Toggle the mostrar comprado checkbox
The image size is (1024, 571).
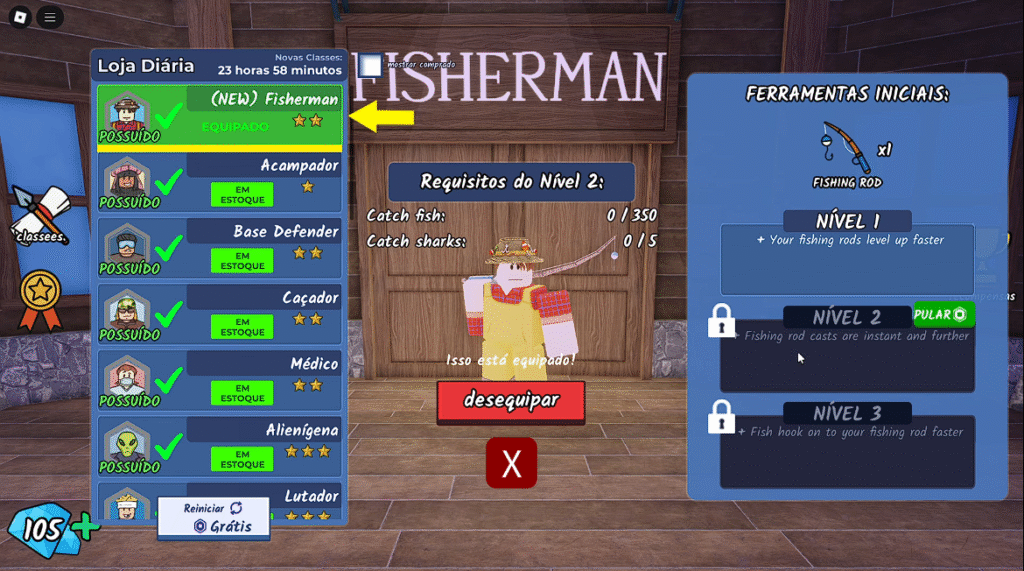[x=371, y=65]
